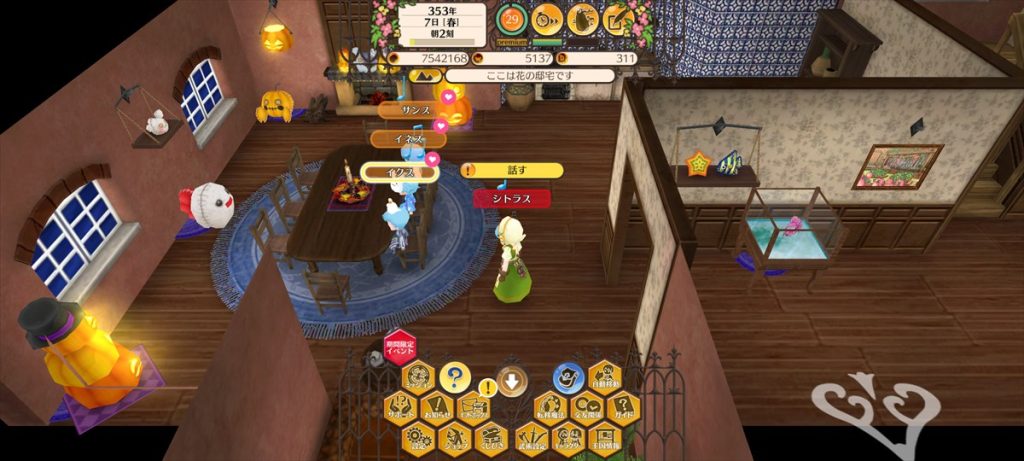Open the サポート support hexagon
1024x461 pixels.
(400, 408)
